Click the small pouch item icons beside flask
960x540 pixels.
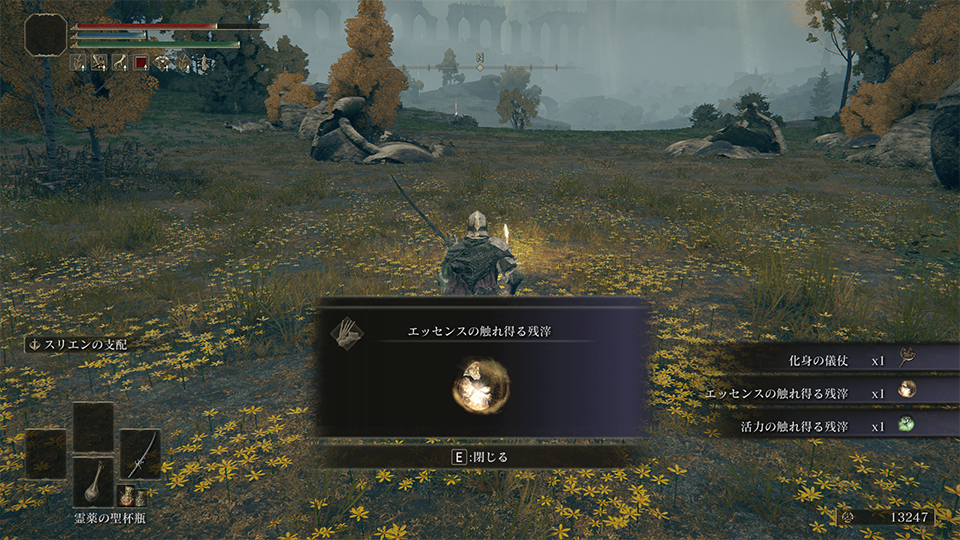click(127, 495)
